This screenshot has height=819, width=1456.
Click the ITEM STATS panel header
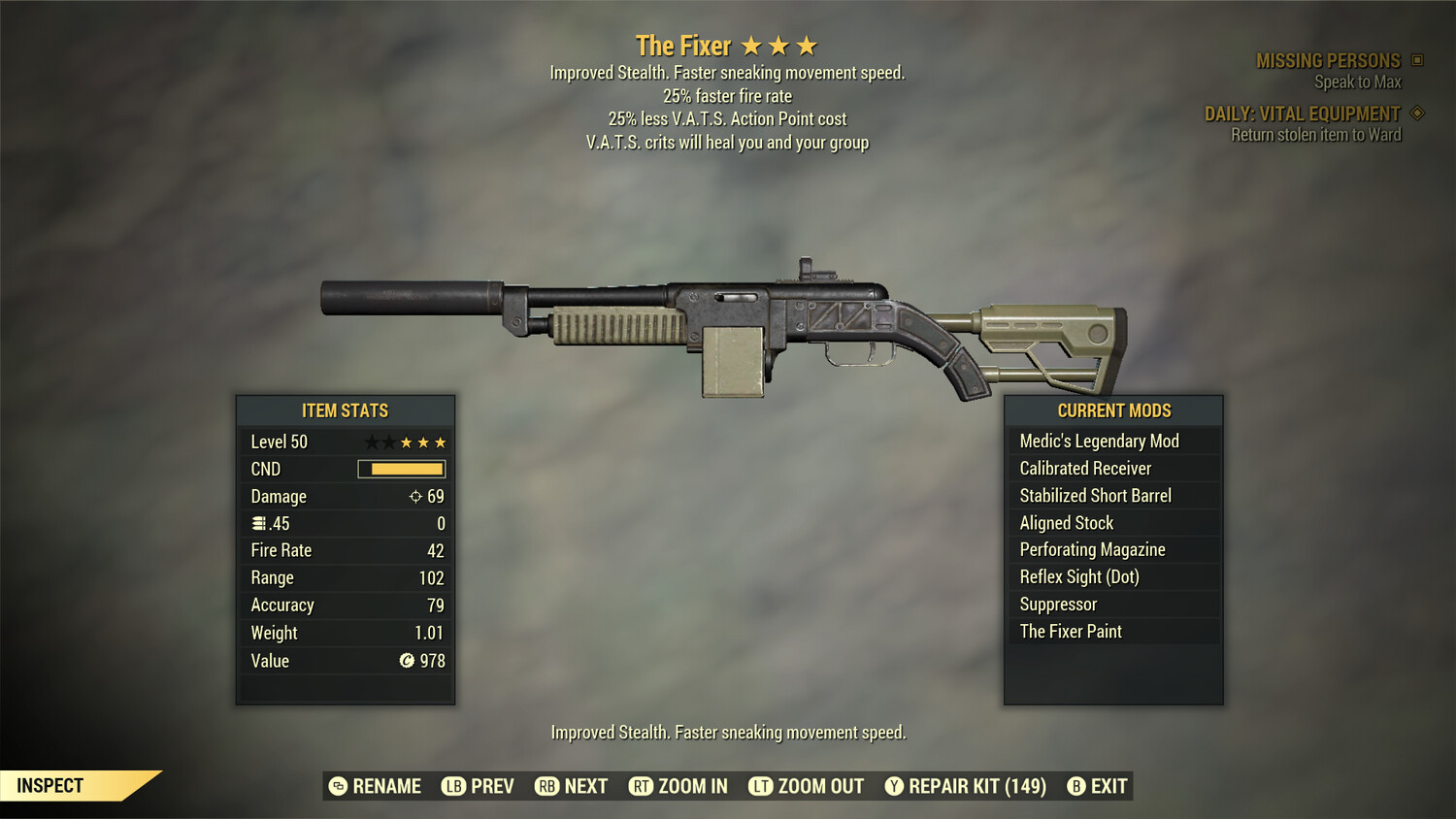pos(346,410)
